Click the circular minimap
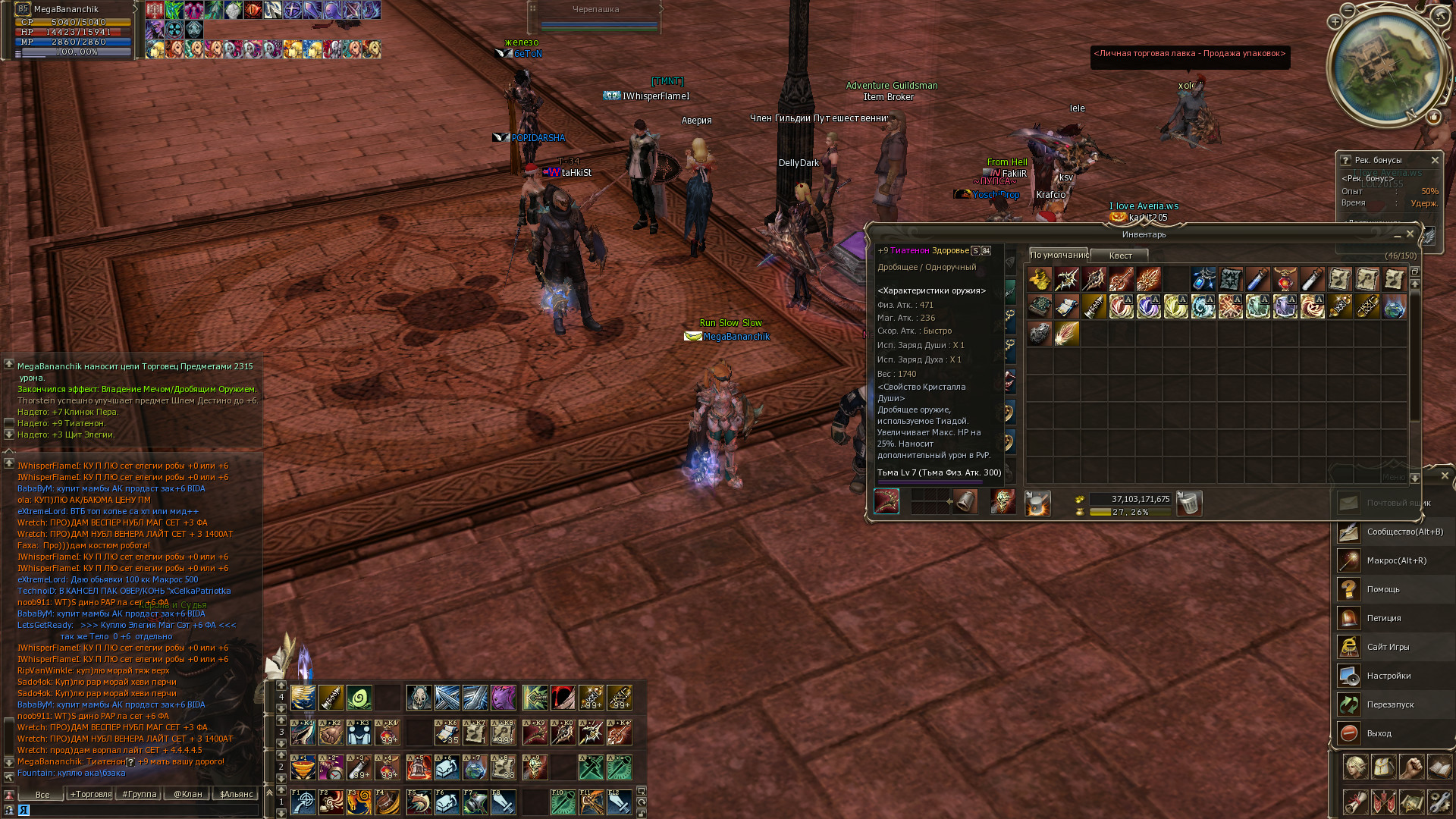 1387,67
